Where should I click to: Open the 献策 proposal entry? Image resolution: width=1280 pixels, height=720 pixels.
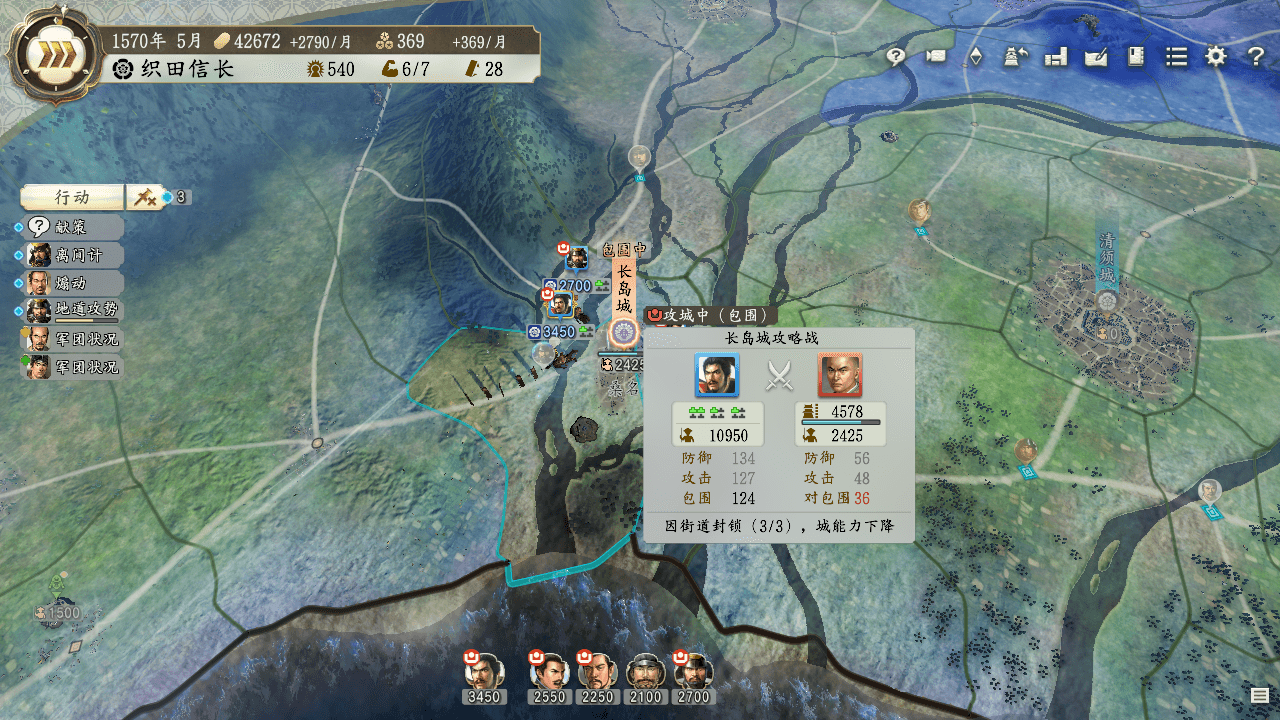pos(72,227)
